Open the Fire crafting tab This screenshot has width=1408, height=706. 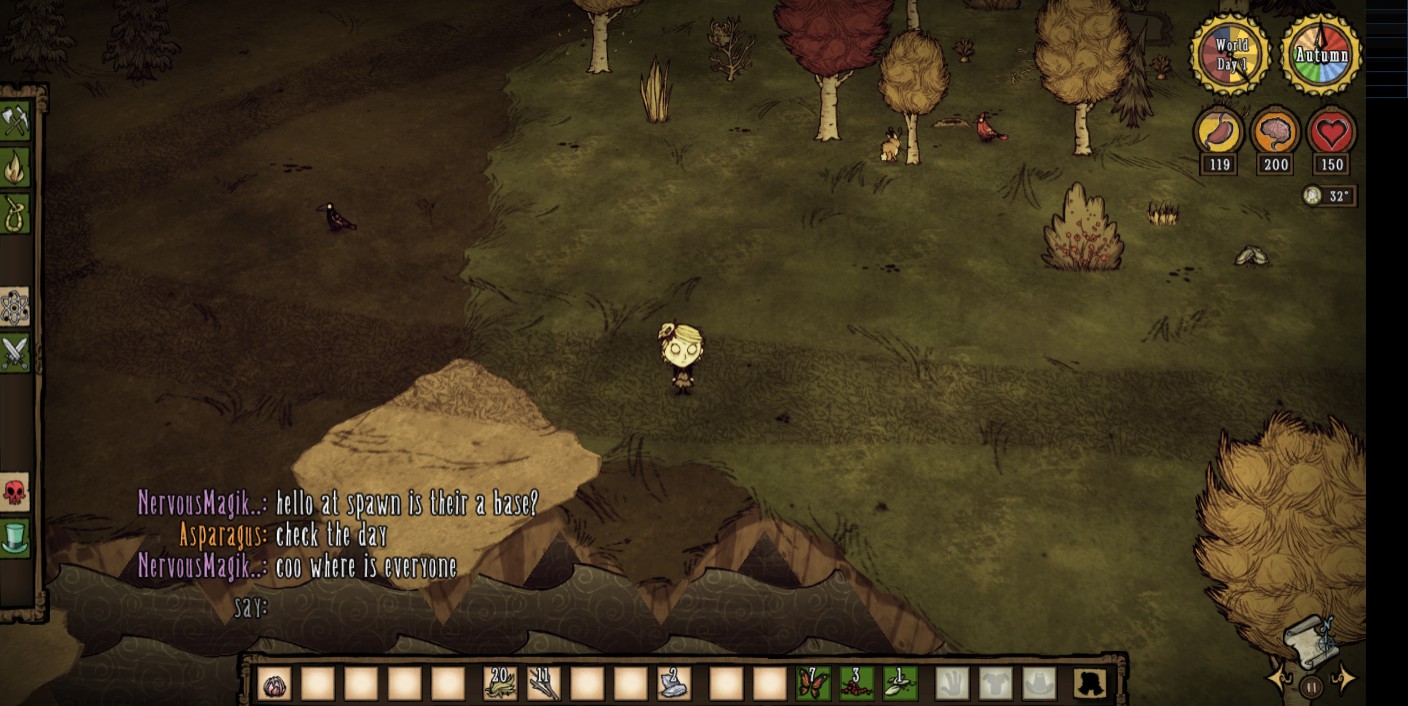click(15, 168)
